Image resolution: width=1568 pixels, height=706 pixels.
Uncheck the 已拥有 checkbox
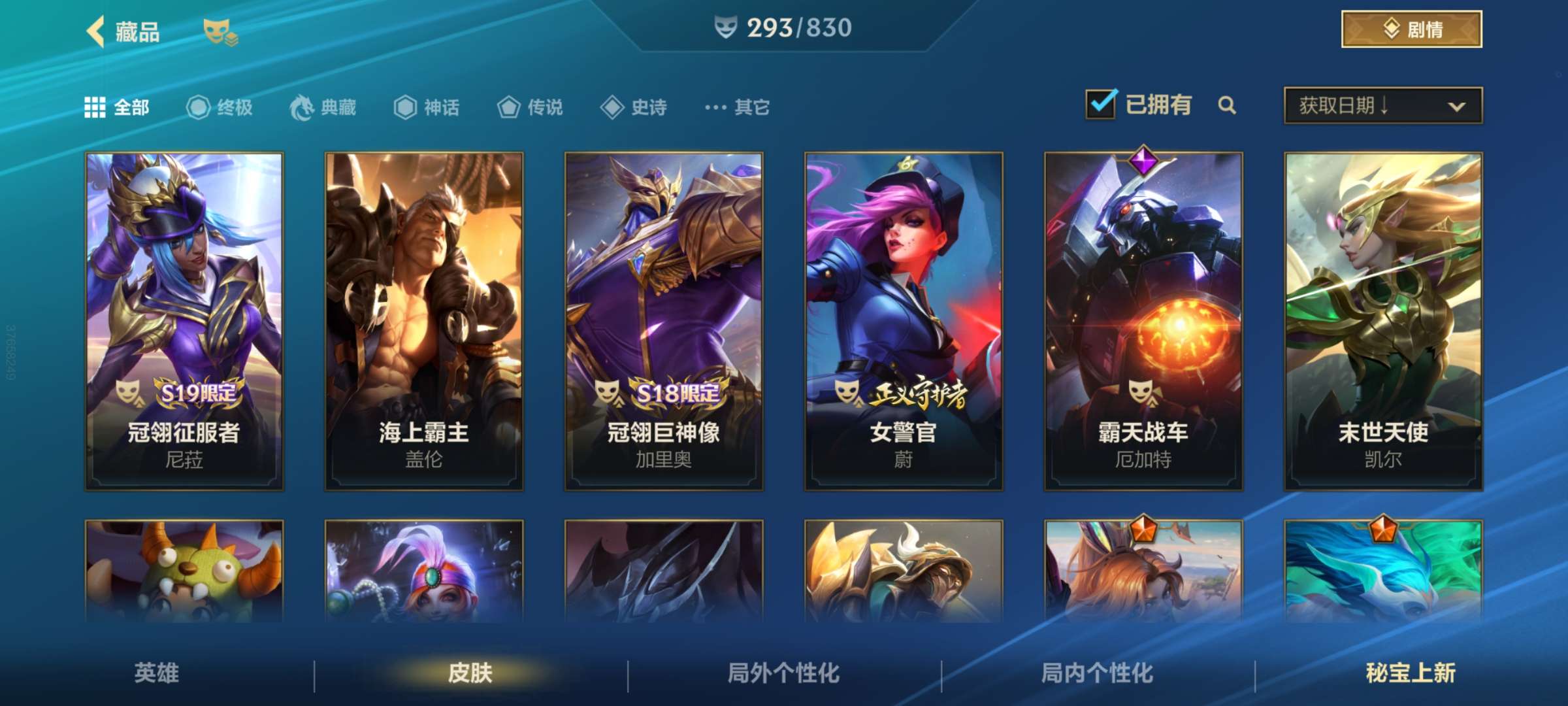pyautogui.click(x=1101, y=103)
